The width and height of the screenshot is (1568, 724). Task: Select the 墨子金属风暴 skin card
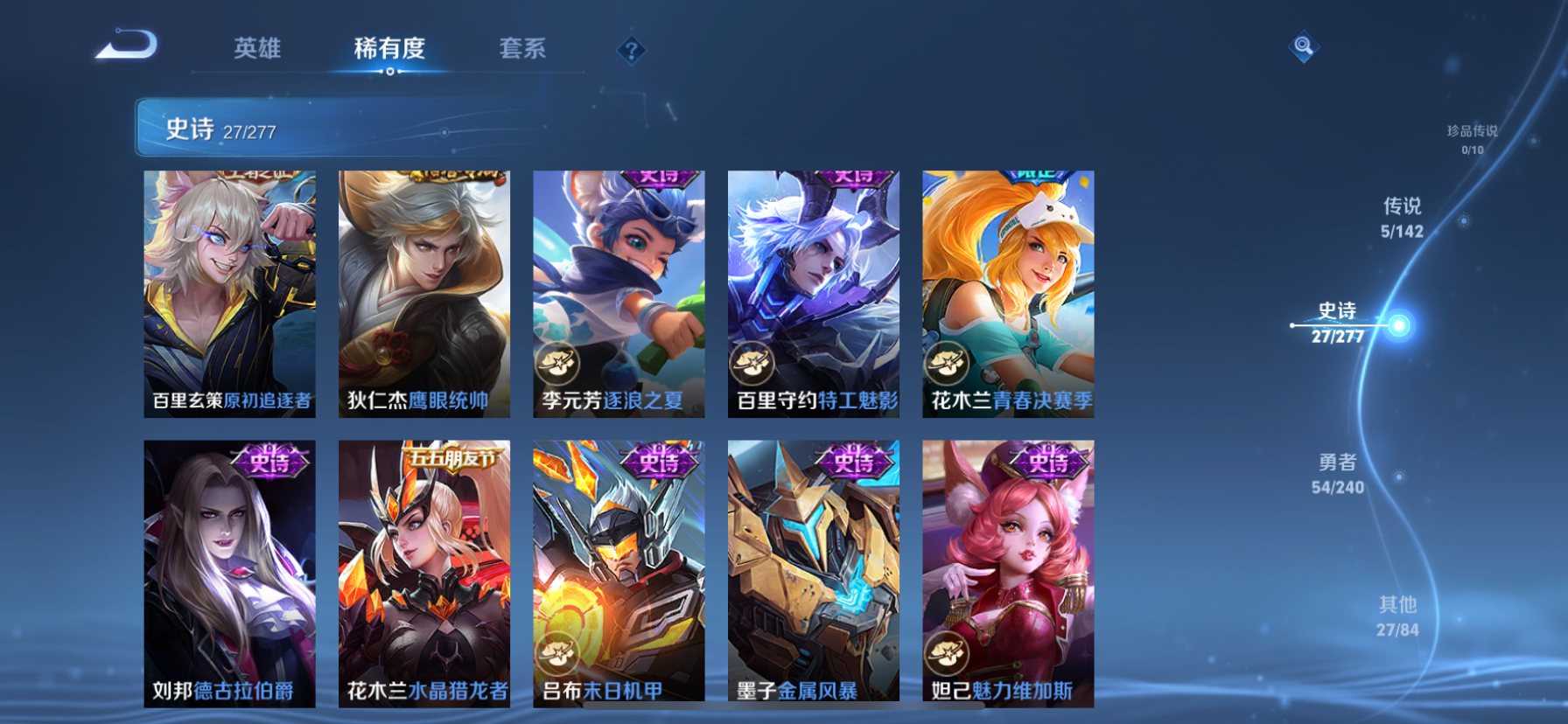tap(813, 573)
